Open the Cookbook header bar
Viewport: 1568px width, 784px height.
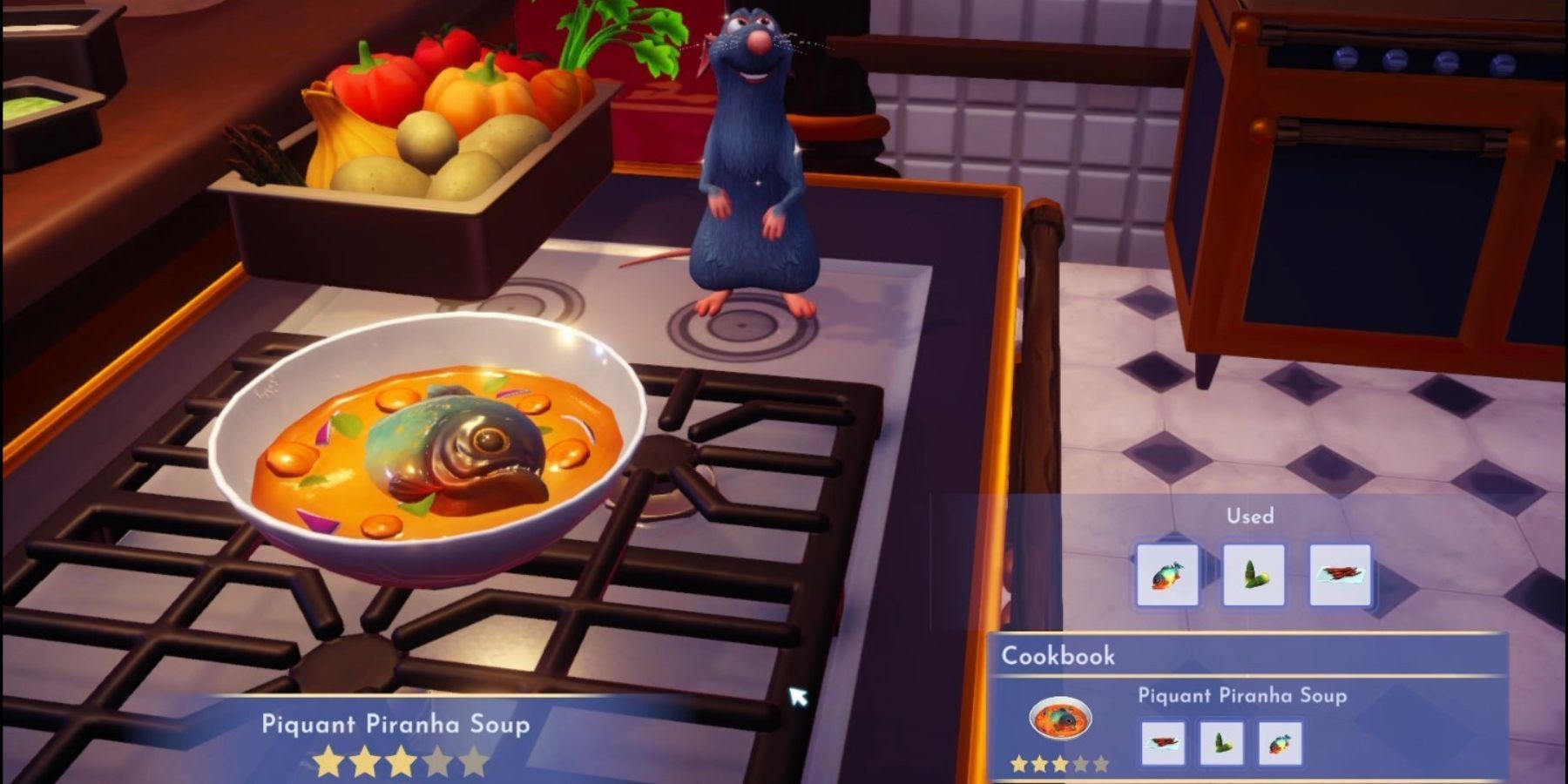(1058, 657)
